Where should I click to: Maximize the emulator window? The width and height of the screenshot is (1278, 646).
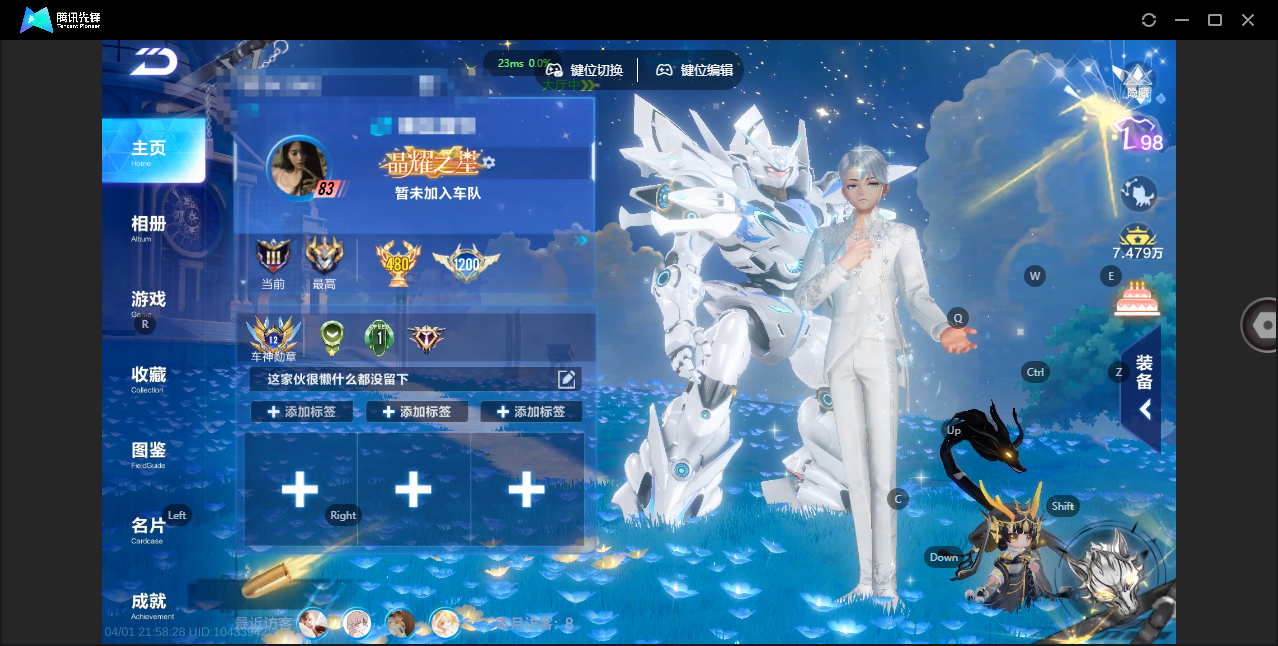[1215, 20]
